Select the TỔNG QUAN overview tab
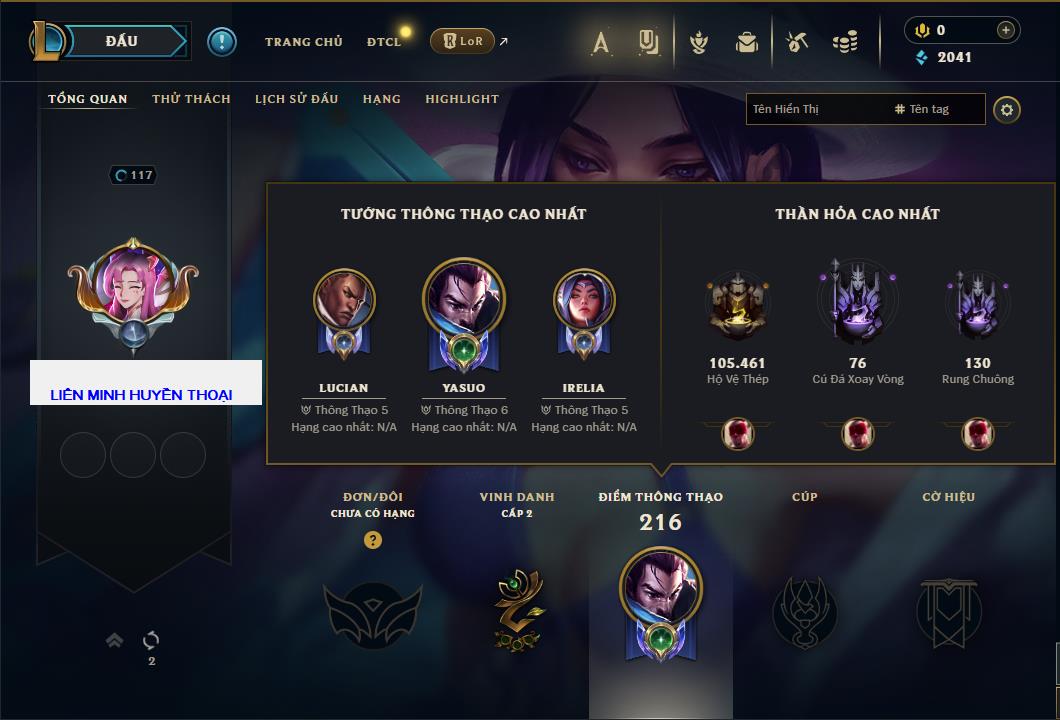 (88, 99)
